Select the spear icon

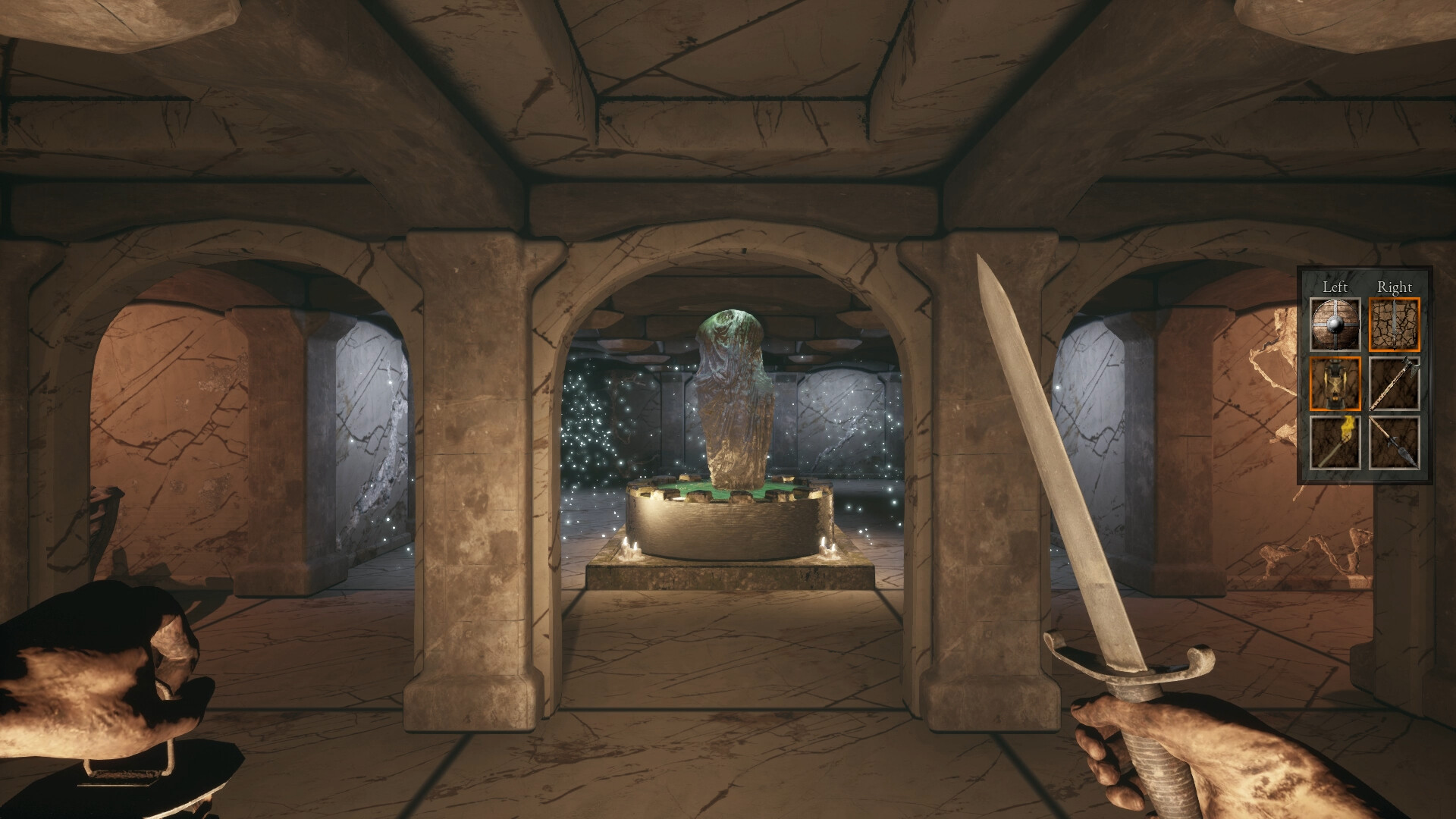pos(1395,444)
